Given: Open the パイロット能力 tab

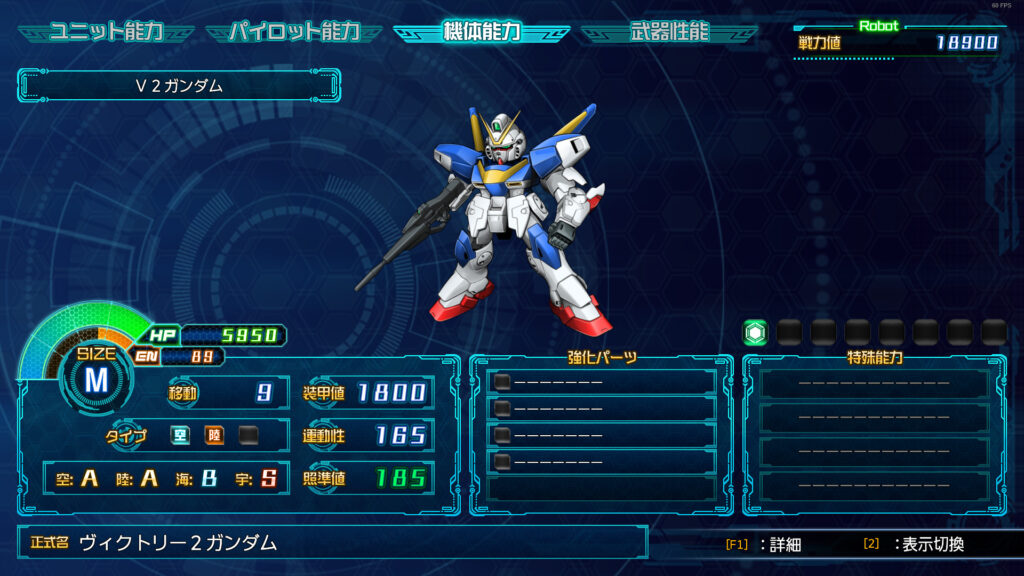Looking at the screenshot, I should [294, 31].
